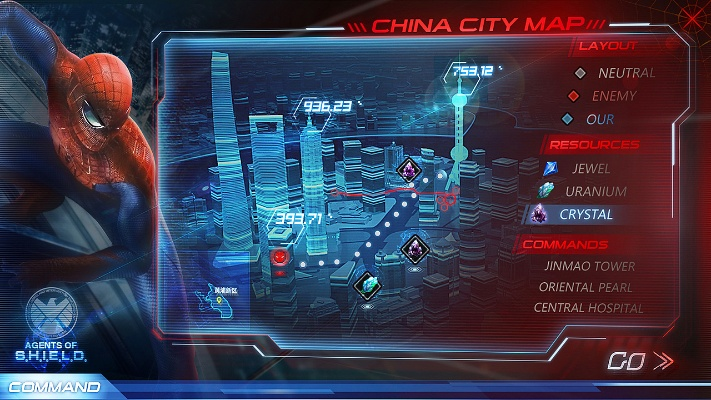This screenshot has width=711, height=400.
Task: Click the red enemy face map marker
Action: point(283,256)
